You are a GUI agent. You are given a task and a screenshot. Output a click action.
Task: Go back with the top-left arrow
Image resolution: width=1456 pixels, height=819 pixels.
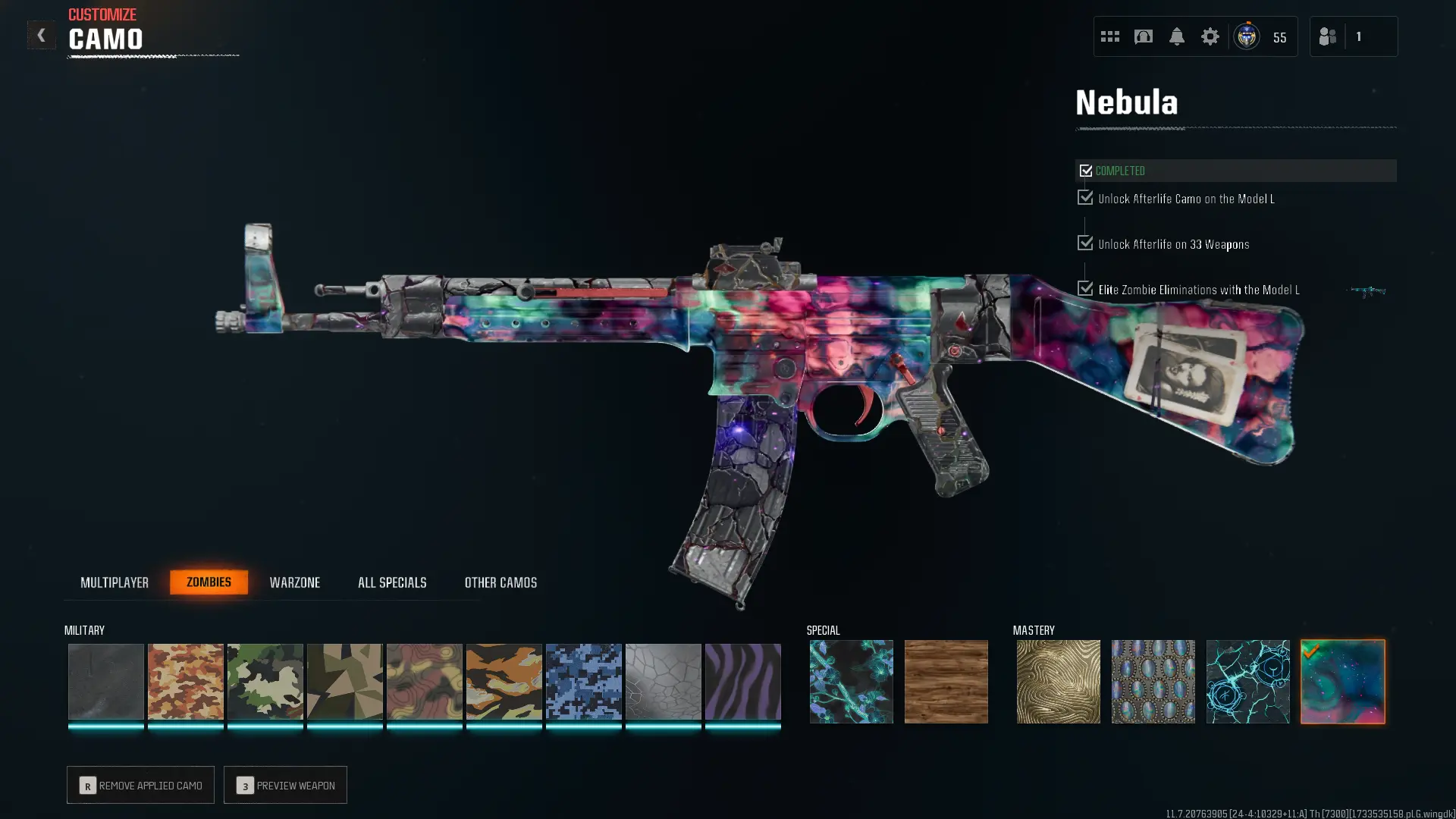(41, 36)
